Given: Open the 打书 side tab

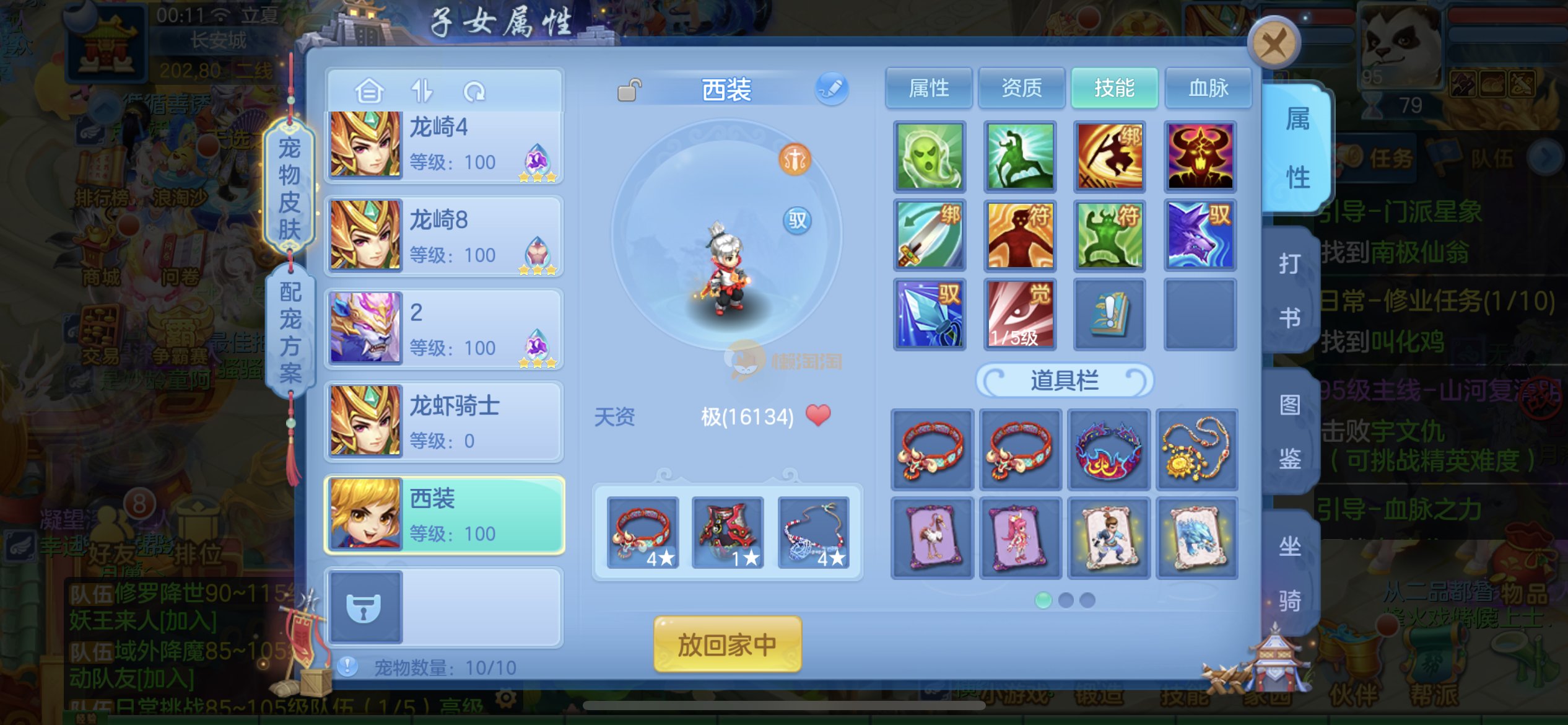Looking at the screenshot, I should coord(1290,290).
